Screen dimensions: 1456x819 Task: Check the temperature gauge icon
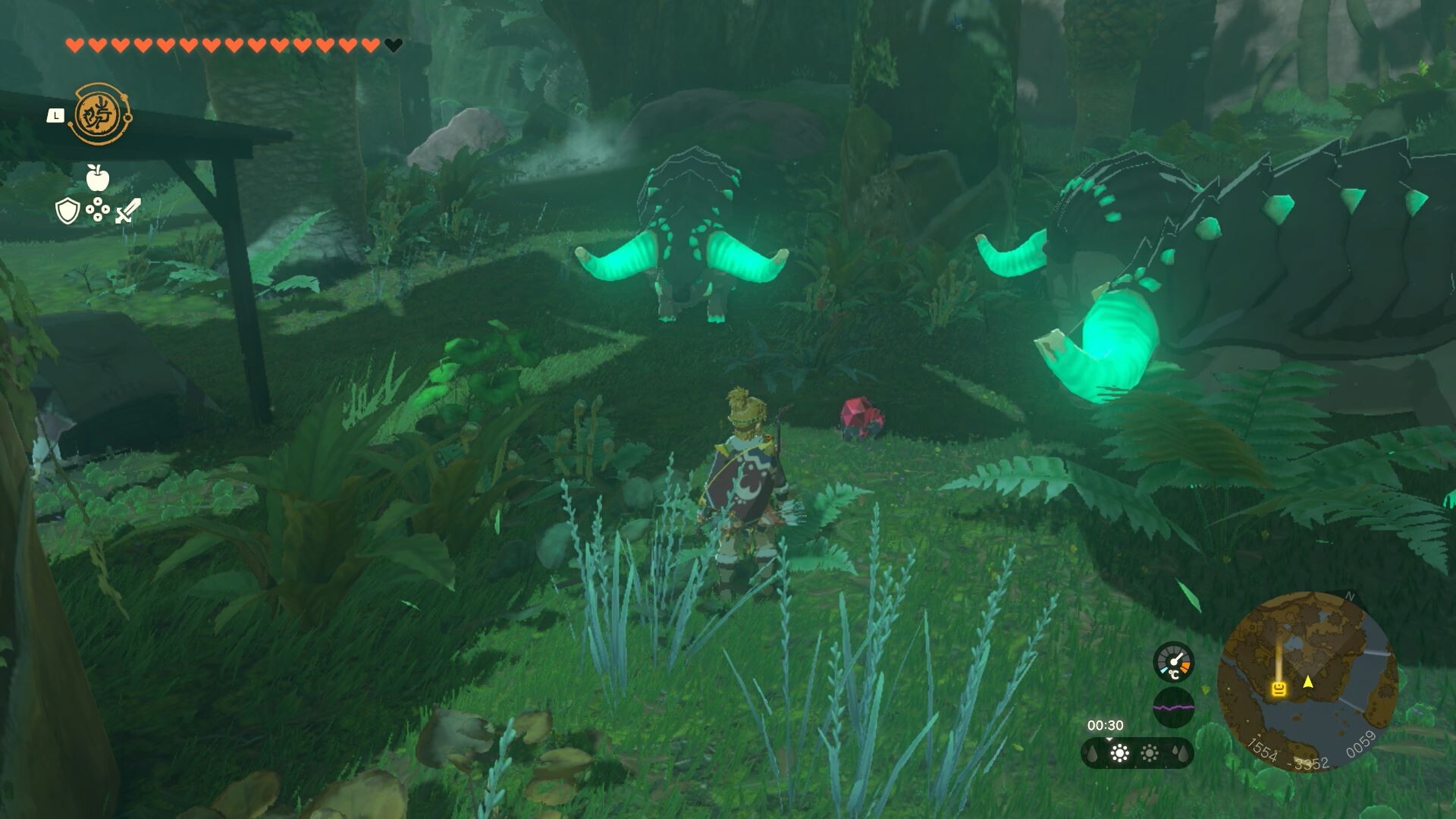coord(1173,662)
